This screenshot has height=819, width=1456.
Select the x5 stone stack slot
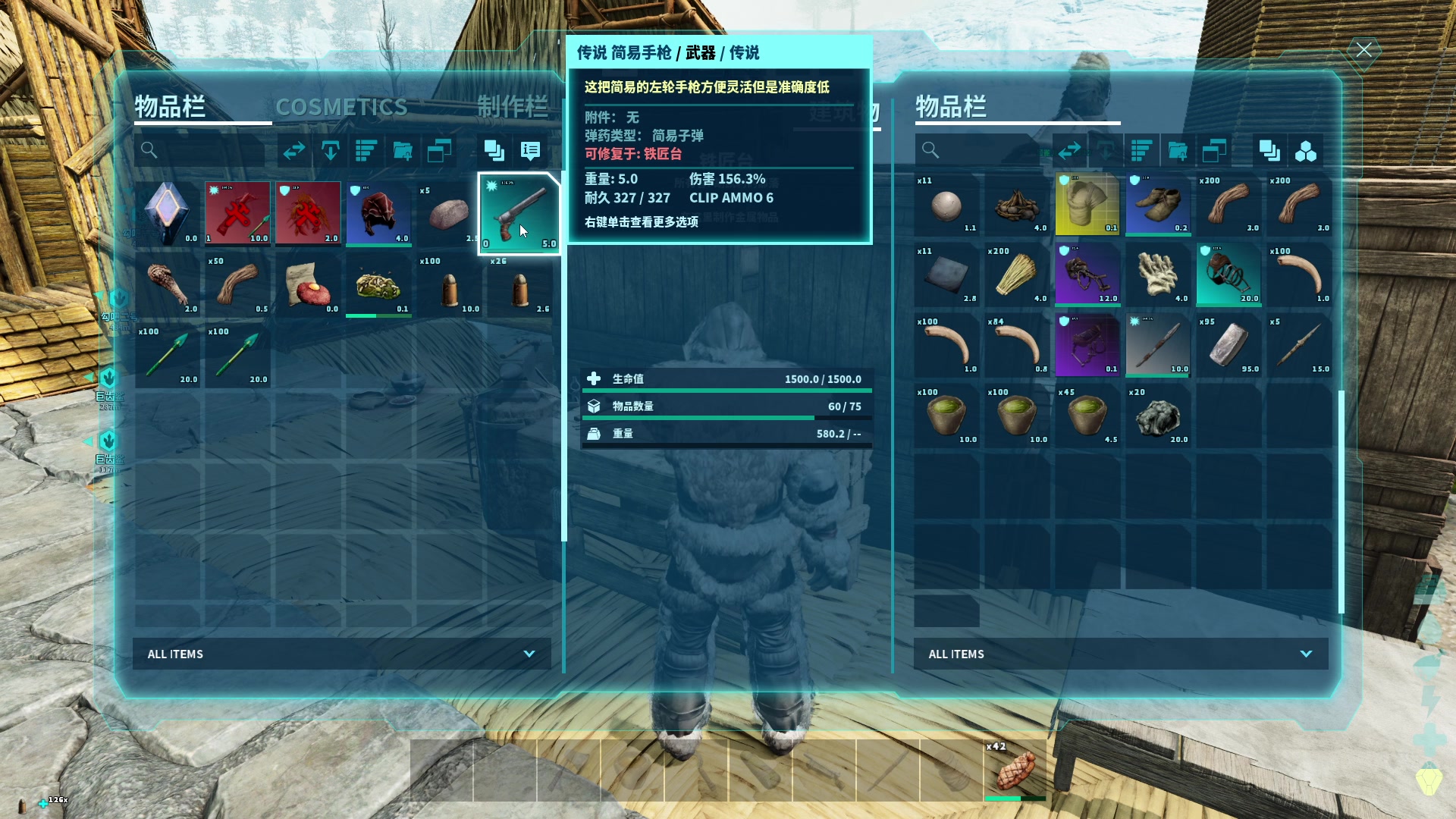point(448,214)
